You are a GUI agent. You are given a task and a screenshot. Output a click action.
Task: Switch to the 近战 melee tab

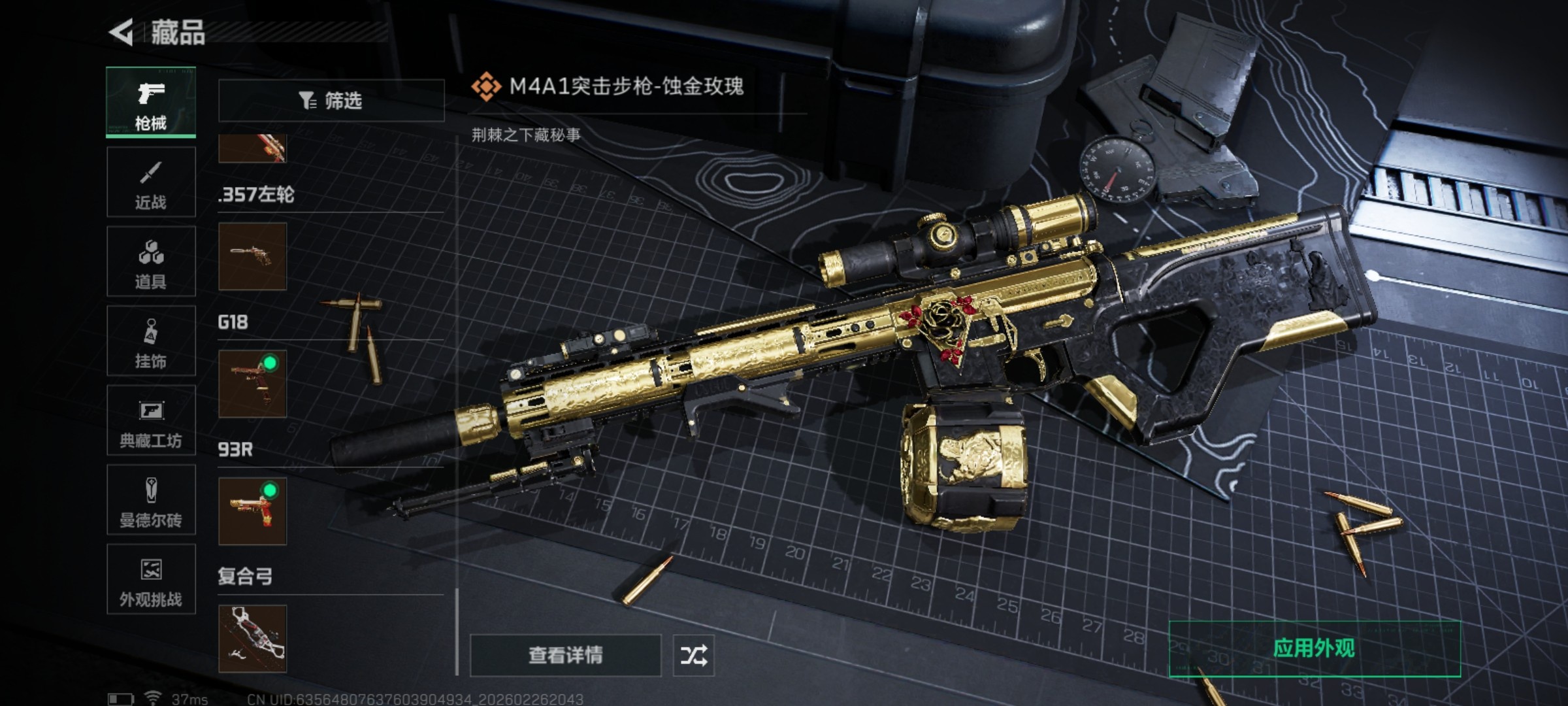coord(151,182)
